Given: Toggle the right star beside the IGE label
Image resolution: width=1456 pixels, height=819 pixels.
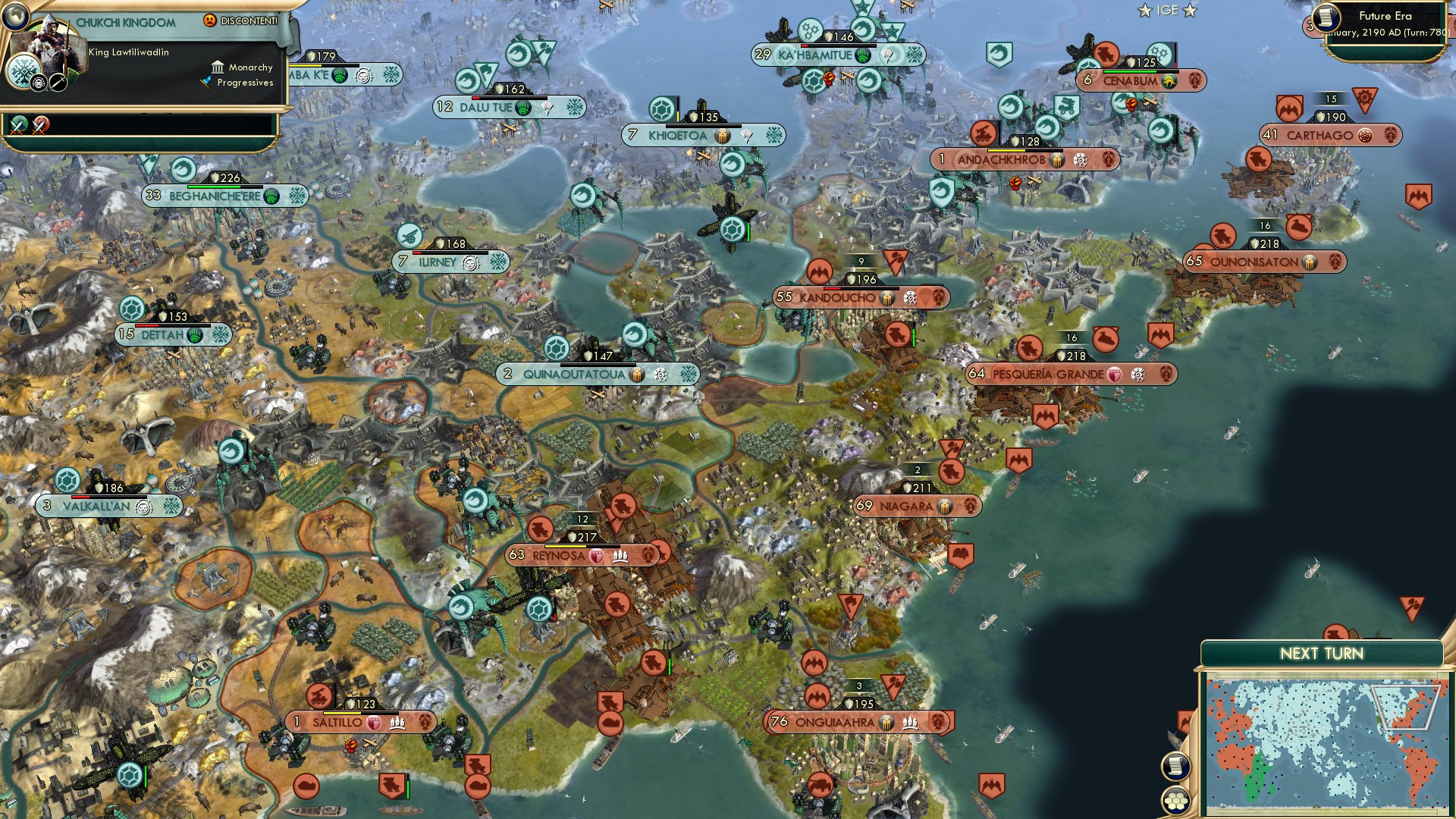Looking at the screenshot, I should [x=1191, y=11].
